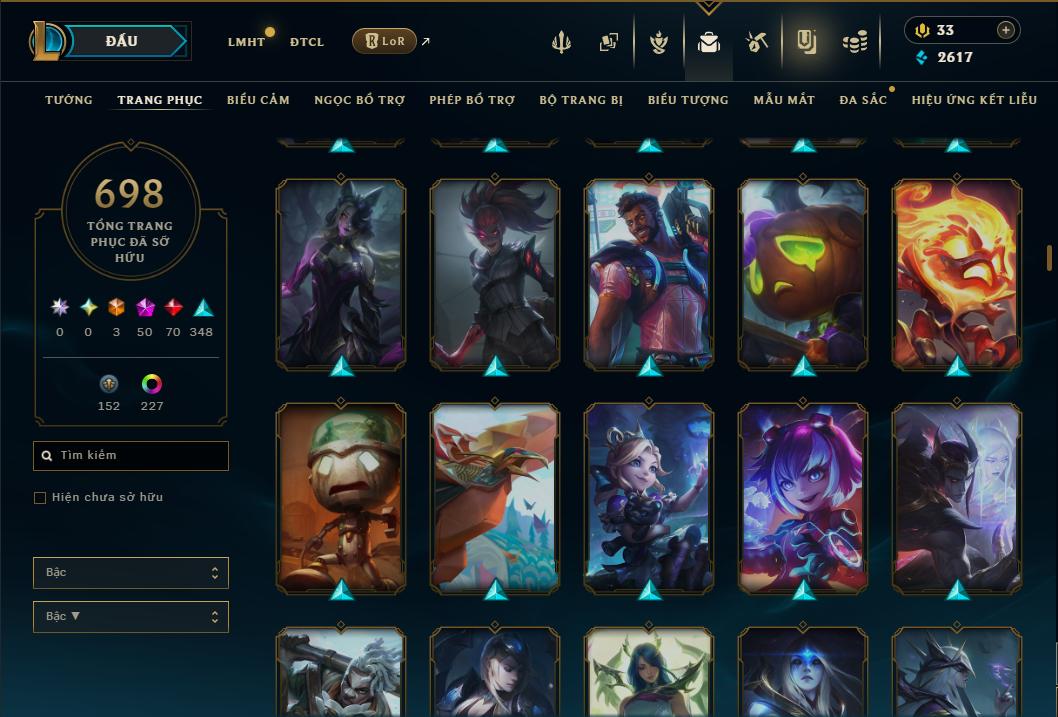Choose the green-helmet soldier skin card
Image resolution: width=1058 pixels, height=717 pixels.
341,497
